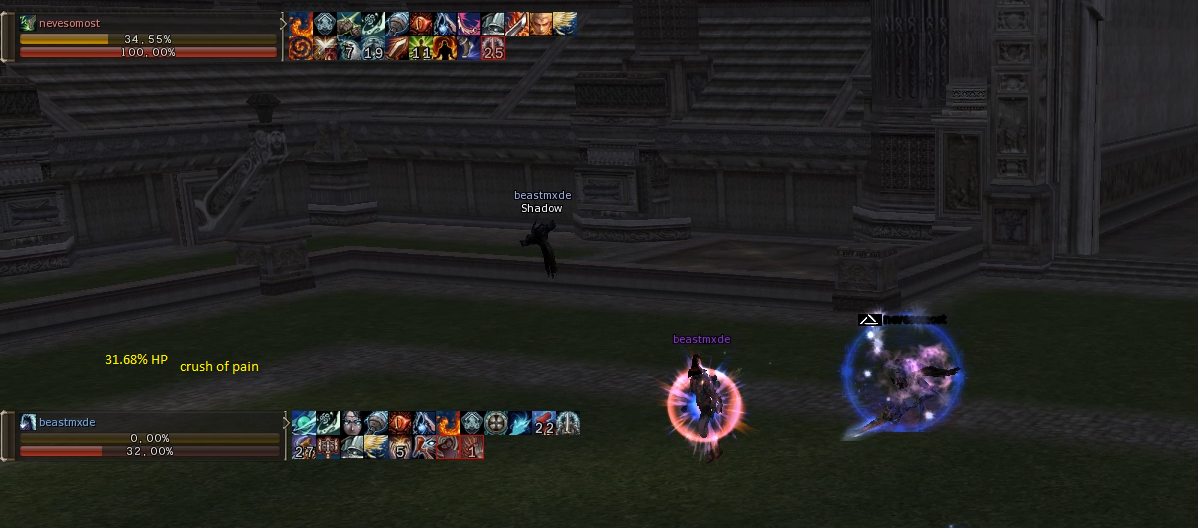
Task: Click the orange spiral buff on nevesomost
Action: (x=301, y=48)
